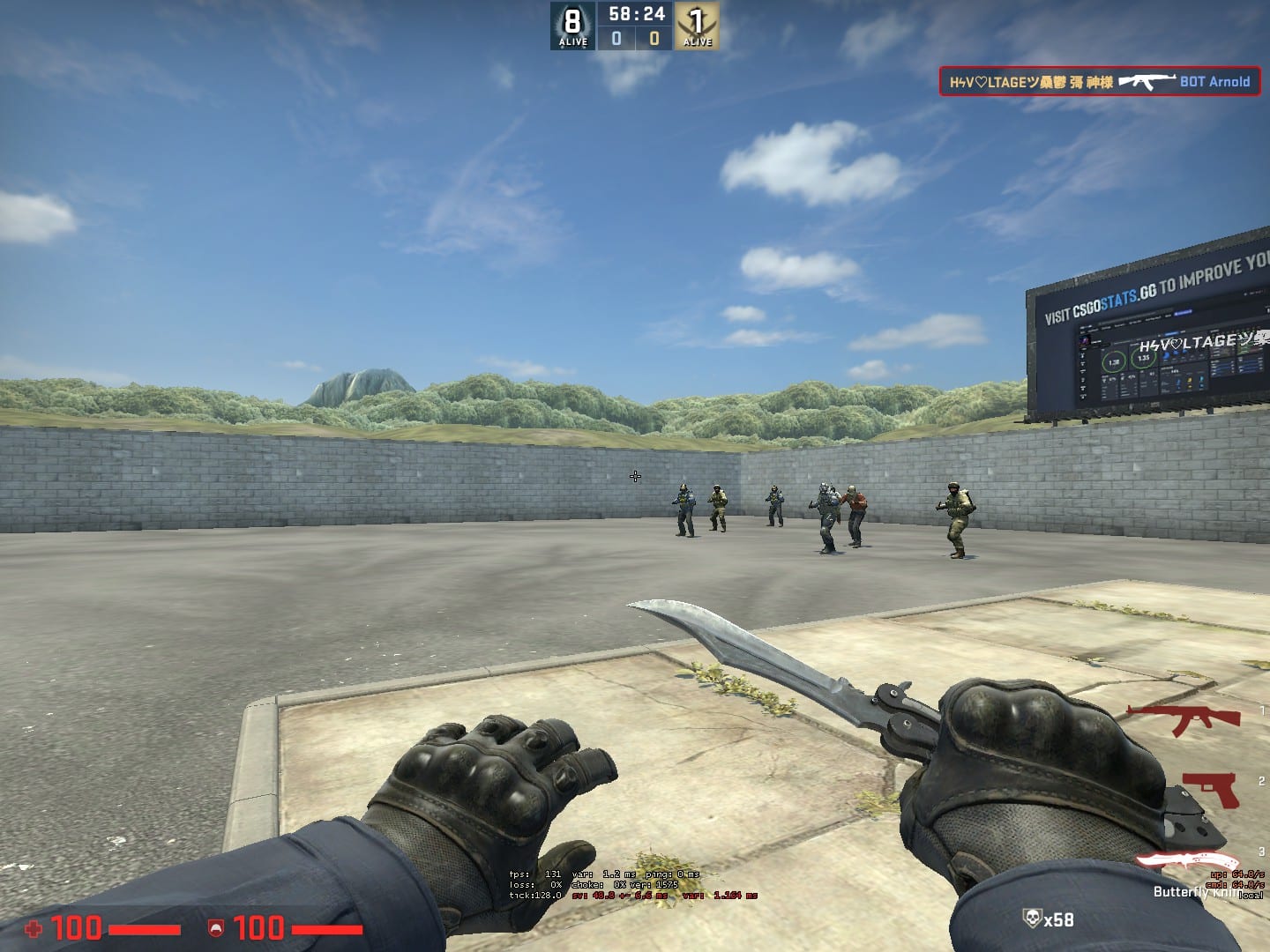
Task: Click the counter-terrorist team alive badge
Action: coord(573,26)
